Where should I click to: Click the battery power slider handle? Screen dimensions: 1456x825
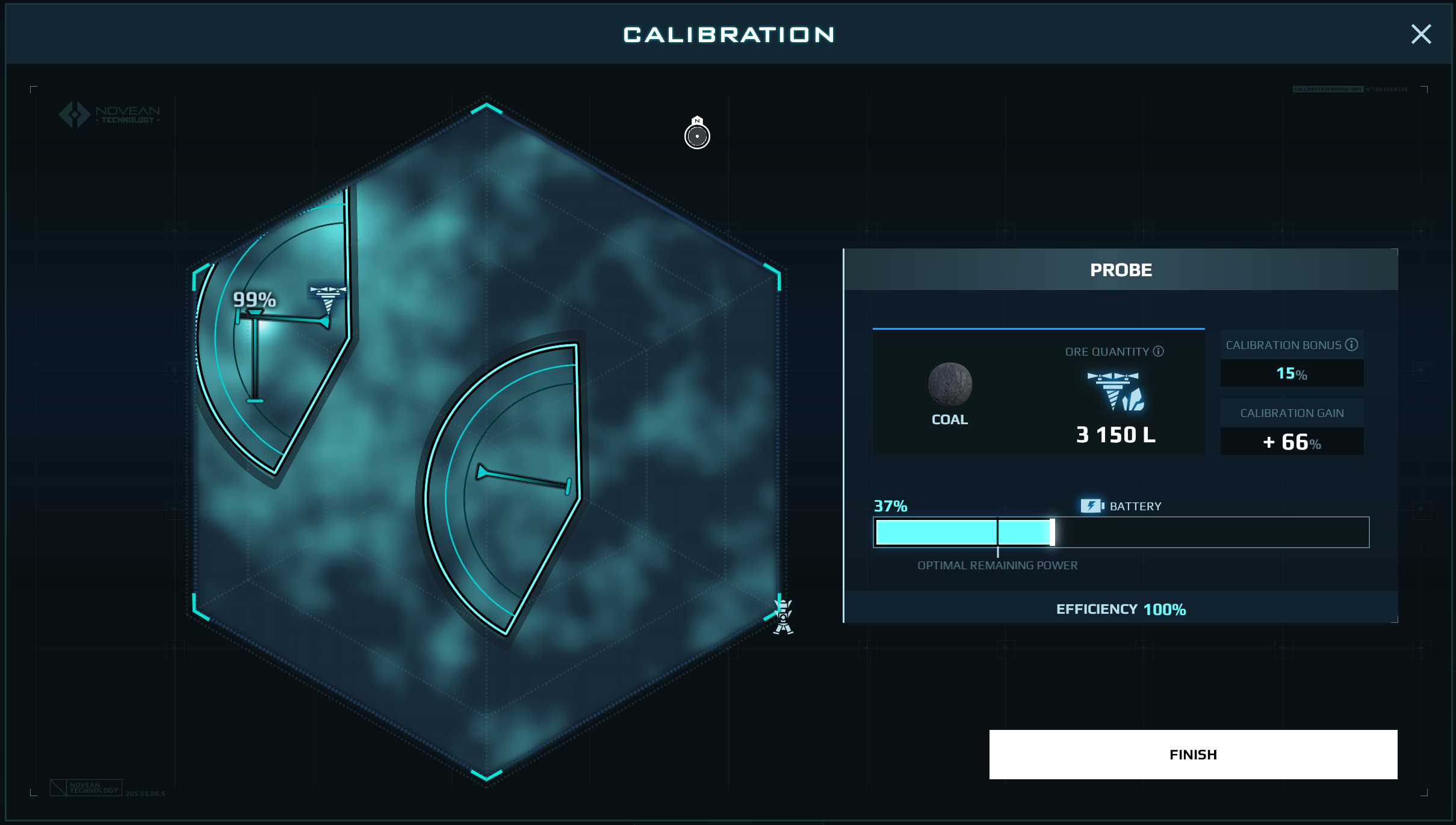click(1052, 532)
